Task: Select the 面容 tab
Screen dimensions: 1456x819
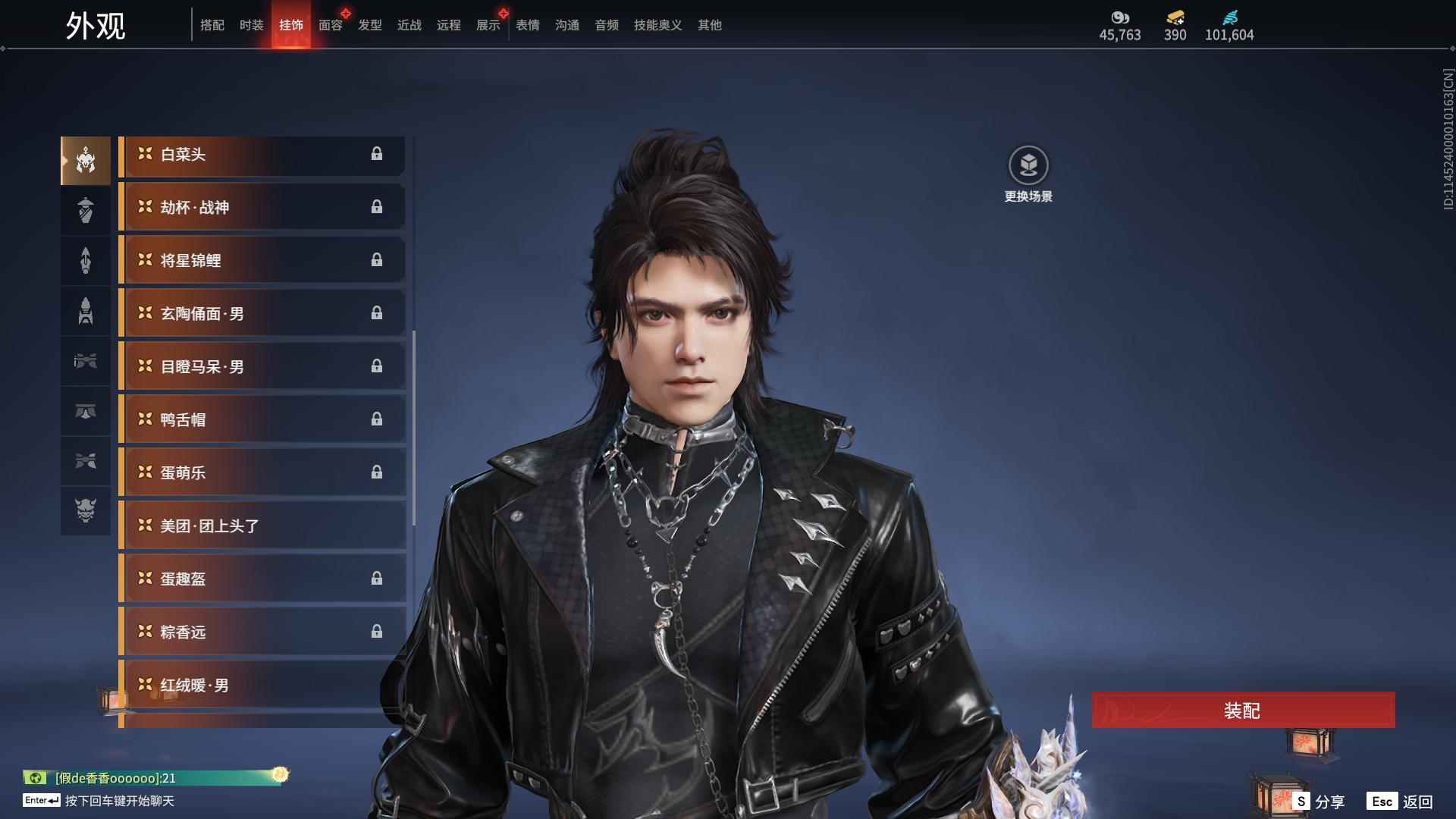Action: tap(331, 25)
